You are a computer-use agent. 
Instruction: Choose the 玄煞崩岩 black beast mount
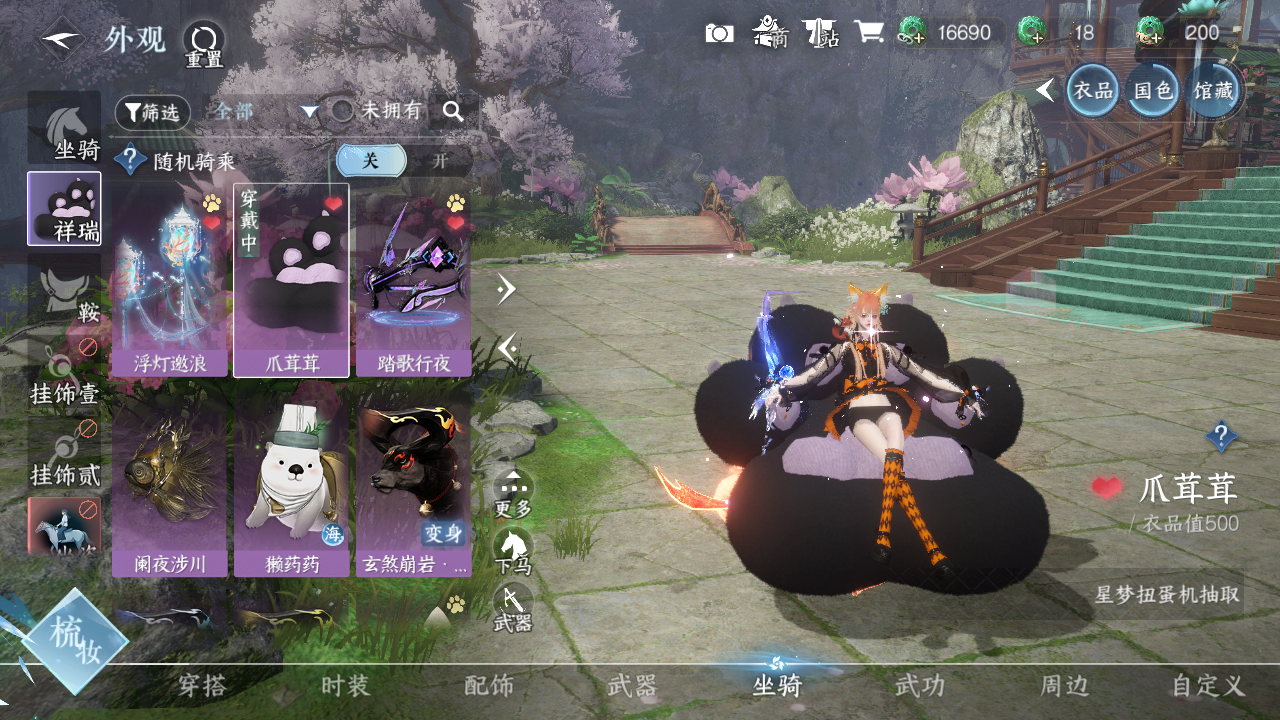(x=414, y=489)
